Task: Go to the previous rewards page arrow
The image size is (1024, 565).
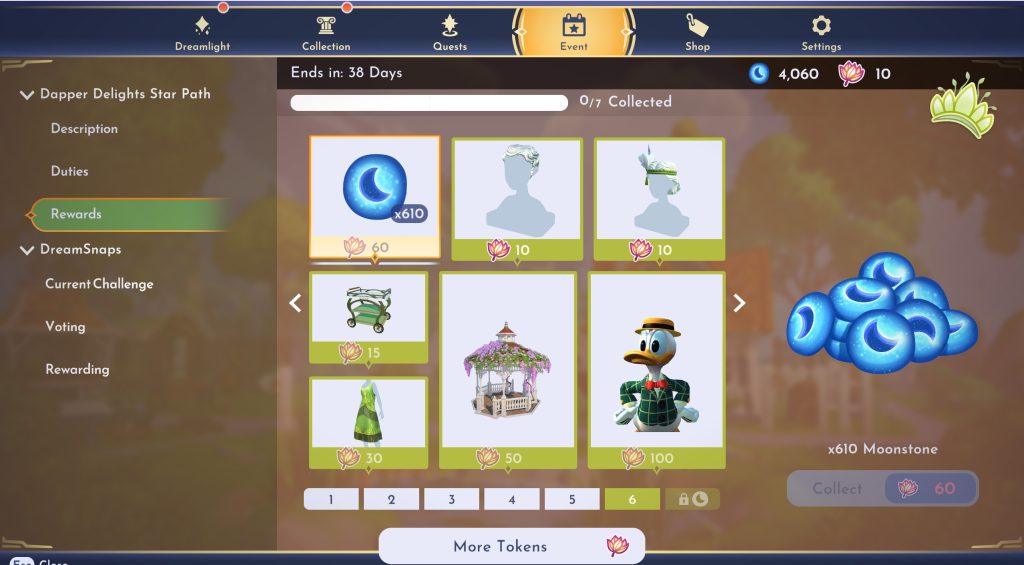Action: point(295,303)
